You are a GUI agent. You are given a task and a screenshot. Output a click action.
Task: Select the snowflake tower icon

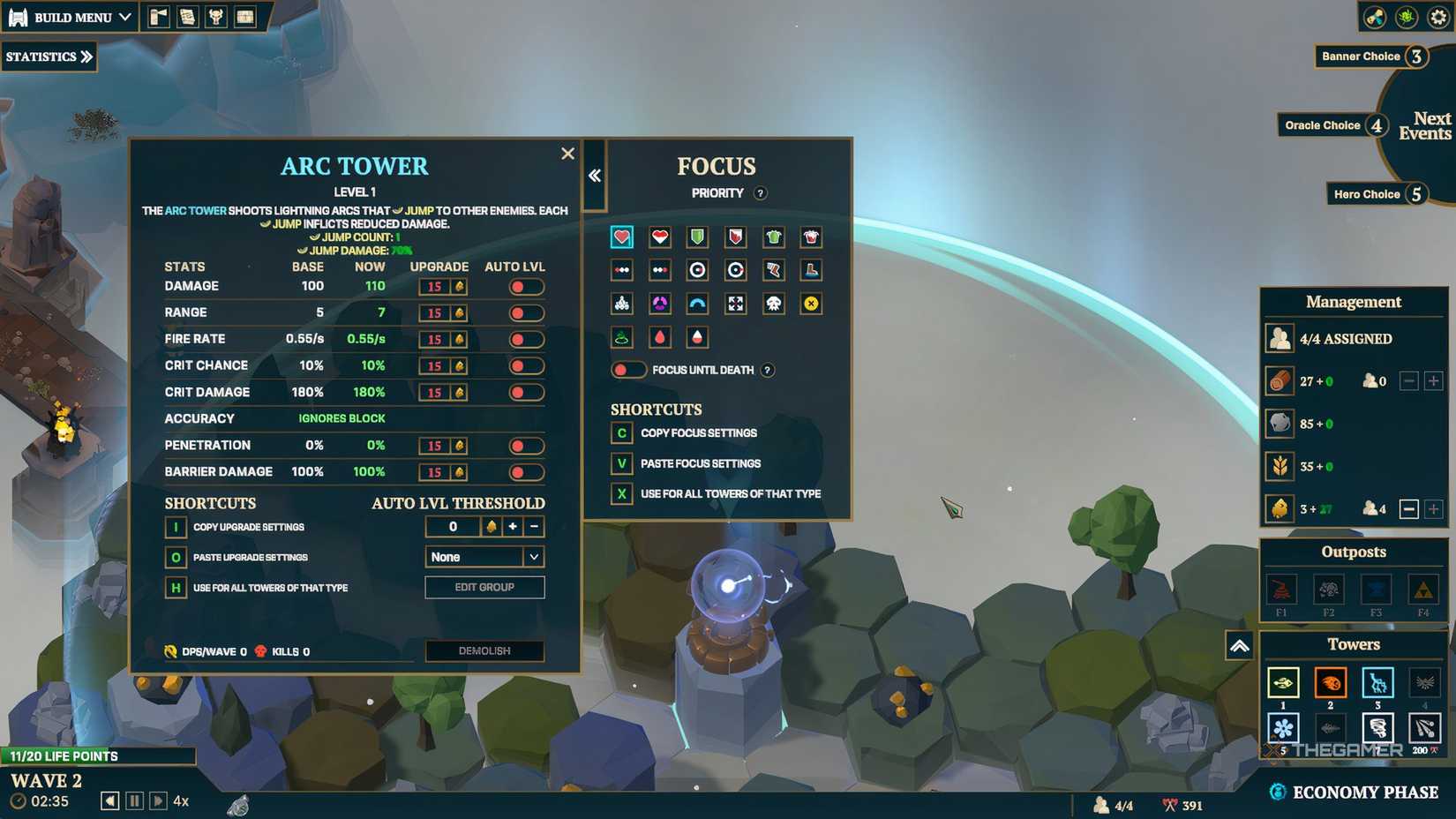click(1281, 728)
